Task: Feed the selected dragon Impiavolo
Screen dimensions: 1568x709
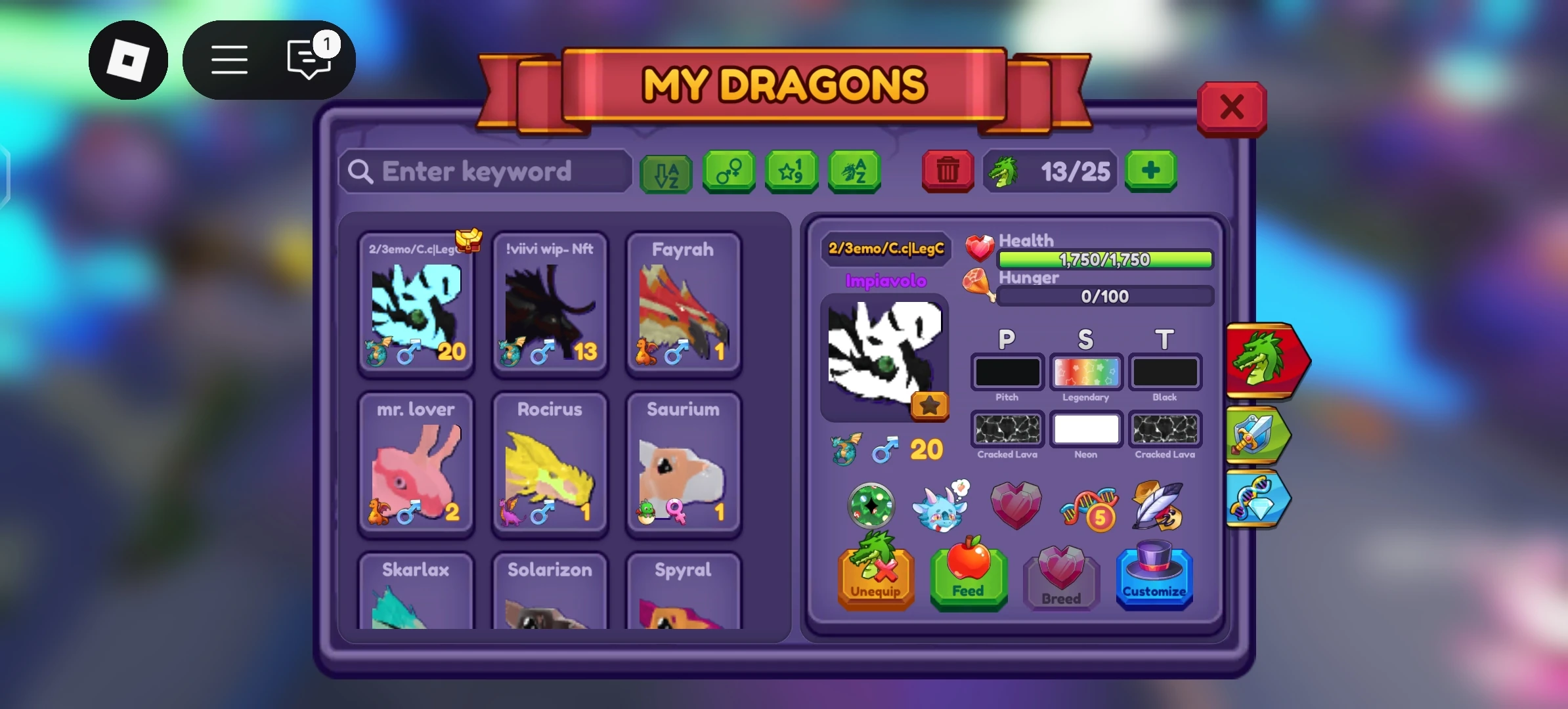Action: [x=969, y=578]
